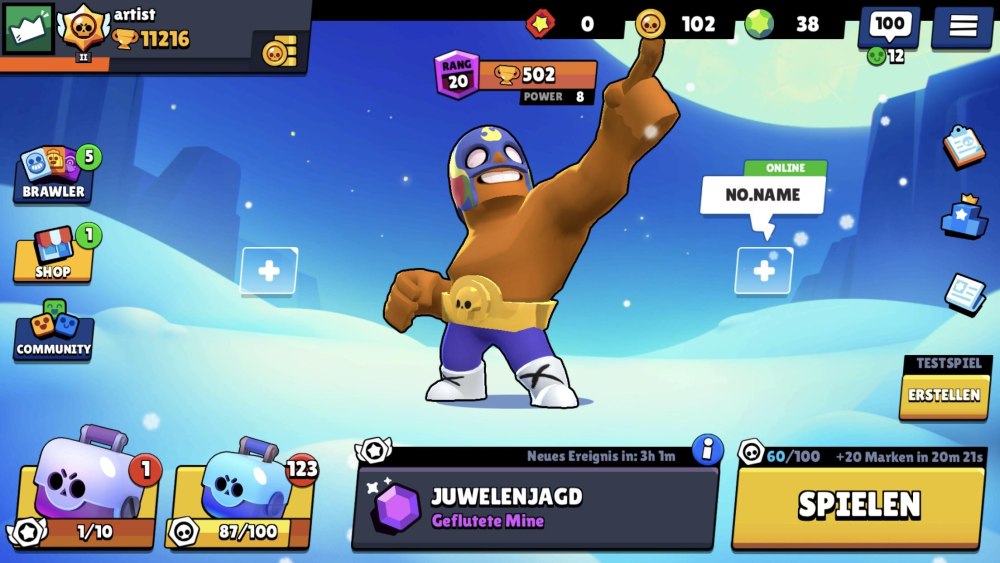The image size is (1000, 563).
Task: Open the news paper icon
Action: click(x=964, y=291)
